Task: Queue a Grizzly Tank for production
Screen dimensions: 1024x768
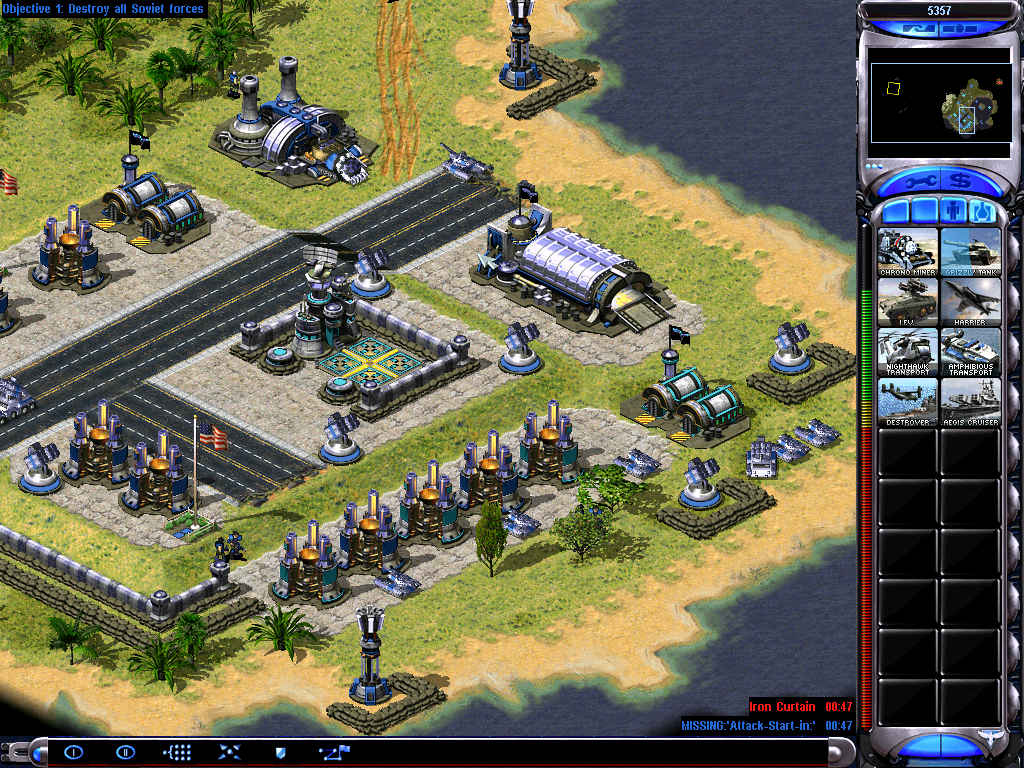Action: (970, 252)
